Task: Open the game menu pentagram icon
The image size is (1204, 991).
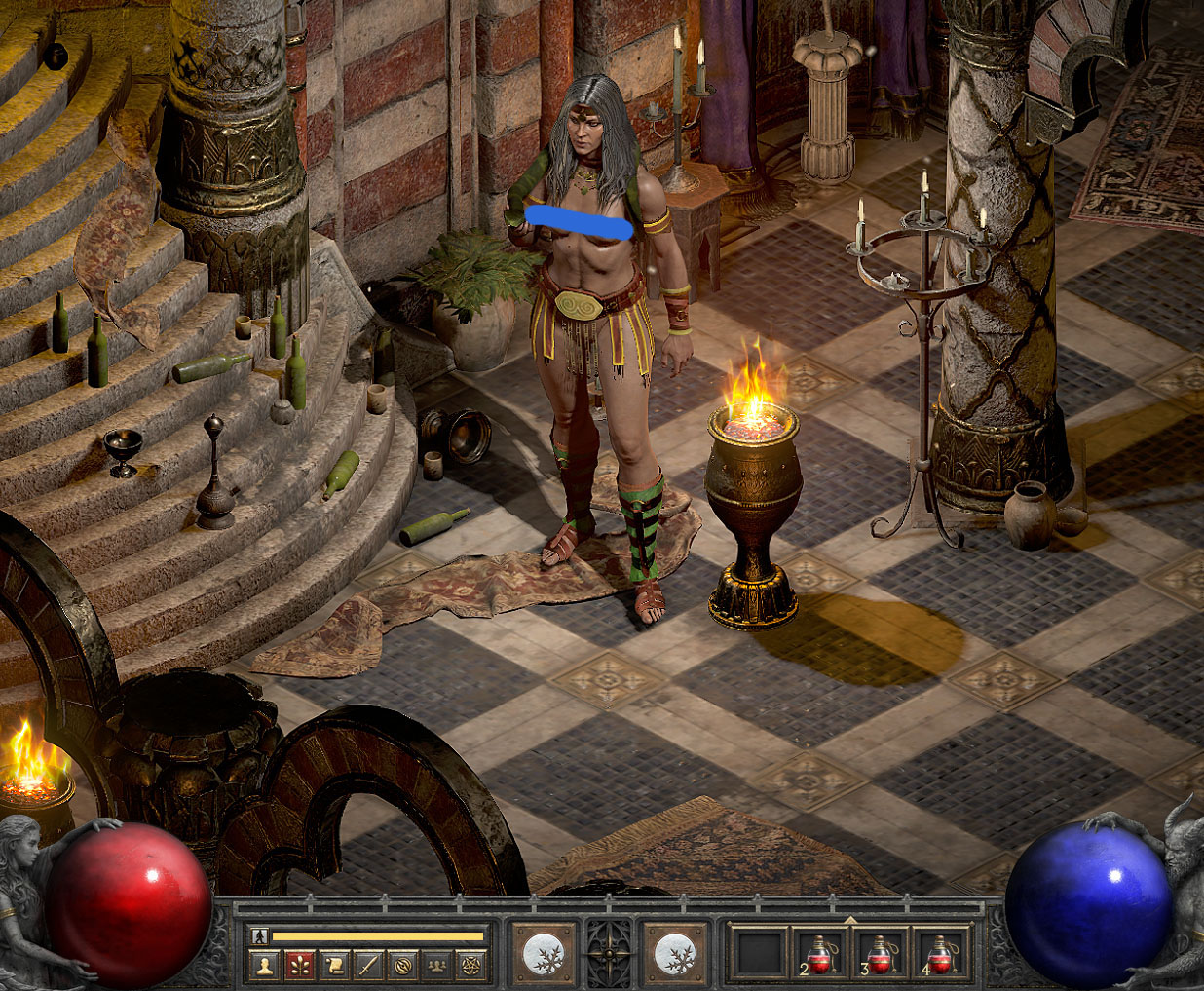Action: pyautogui.click(x=470, y=965)
